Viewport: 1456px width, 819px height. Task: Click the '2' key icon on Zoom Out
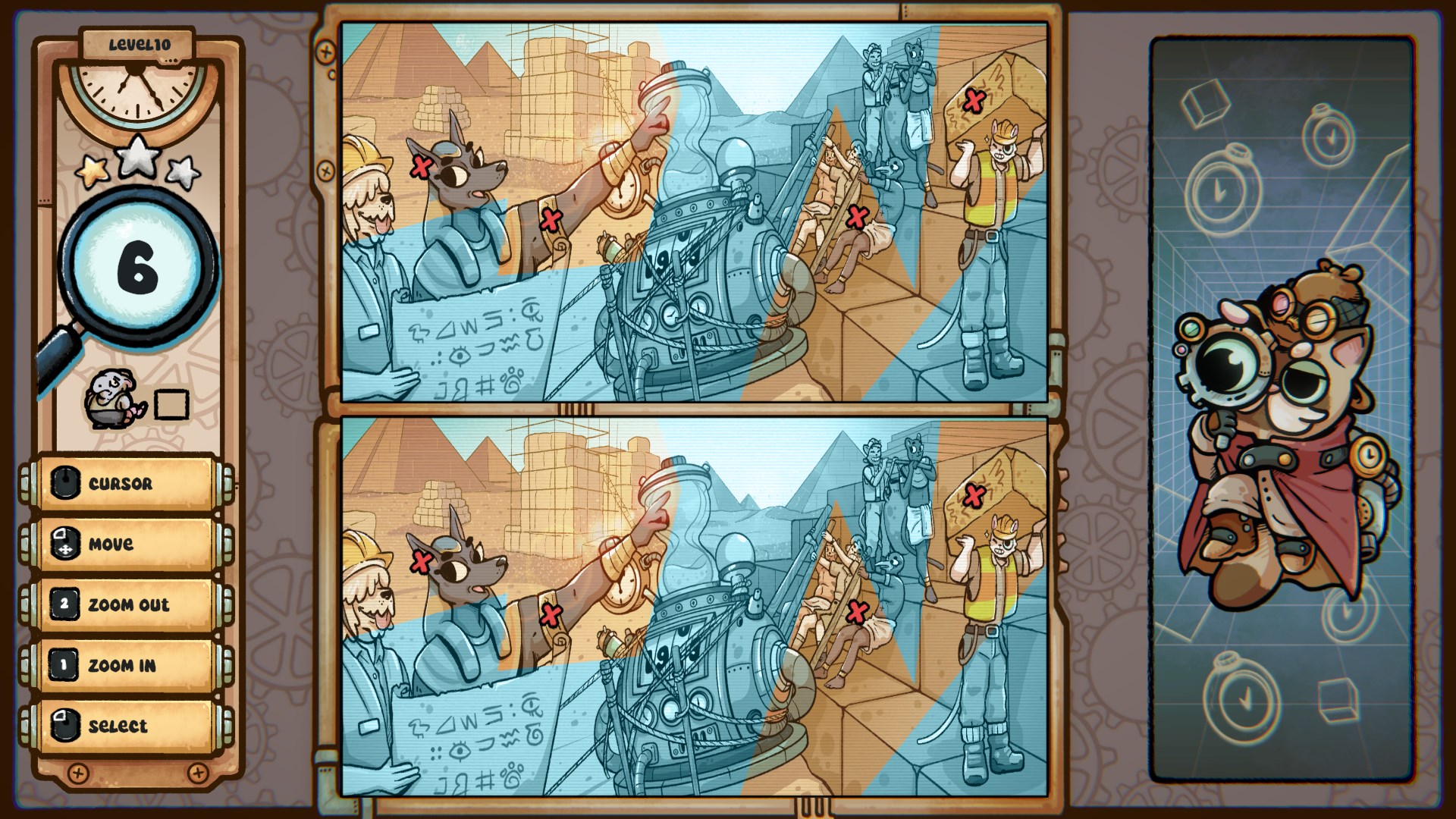point(65,604)
